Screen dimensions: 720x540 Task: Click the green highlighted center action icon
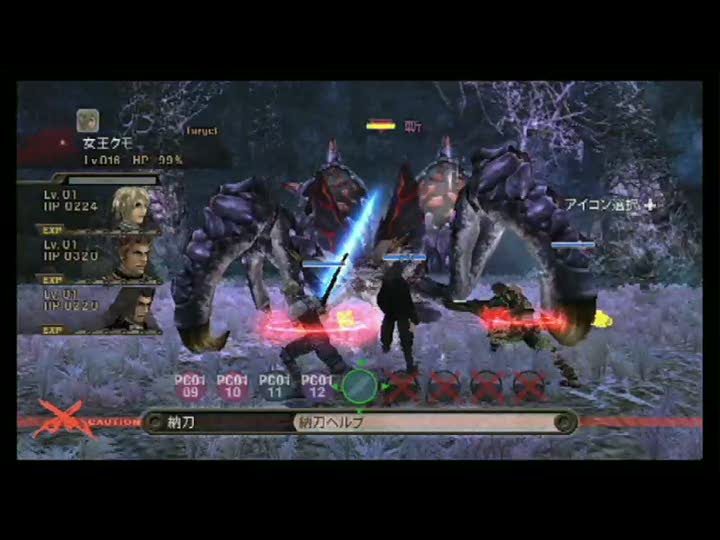[x=360, y=386]
